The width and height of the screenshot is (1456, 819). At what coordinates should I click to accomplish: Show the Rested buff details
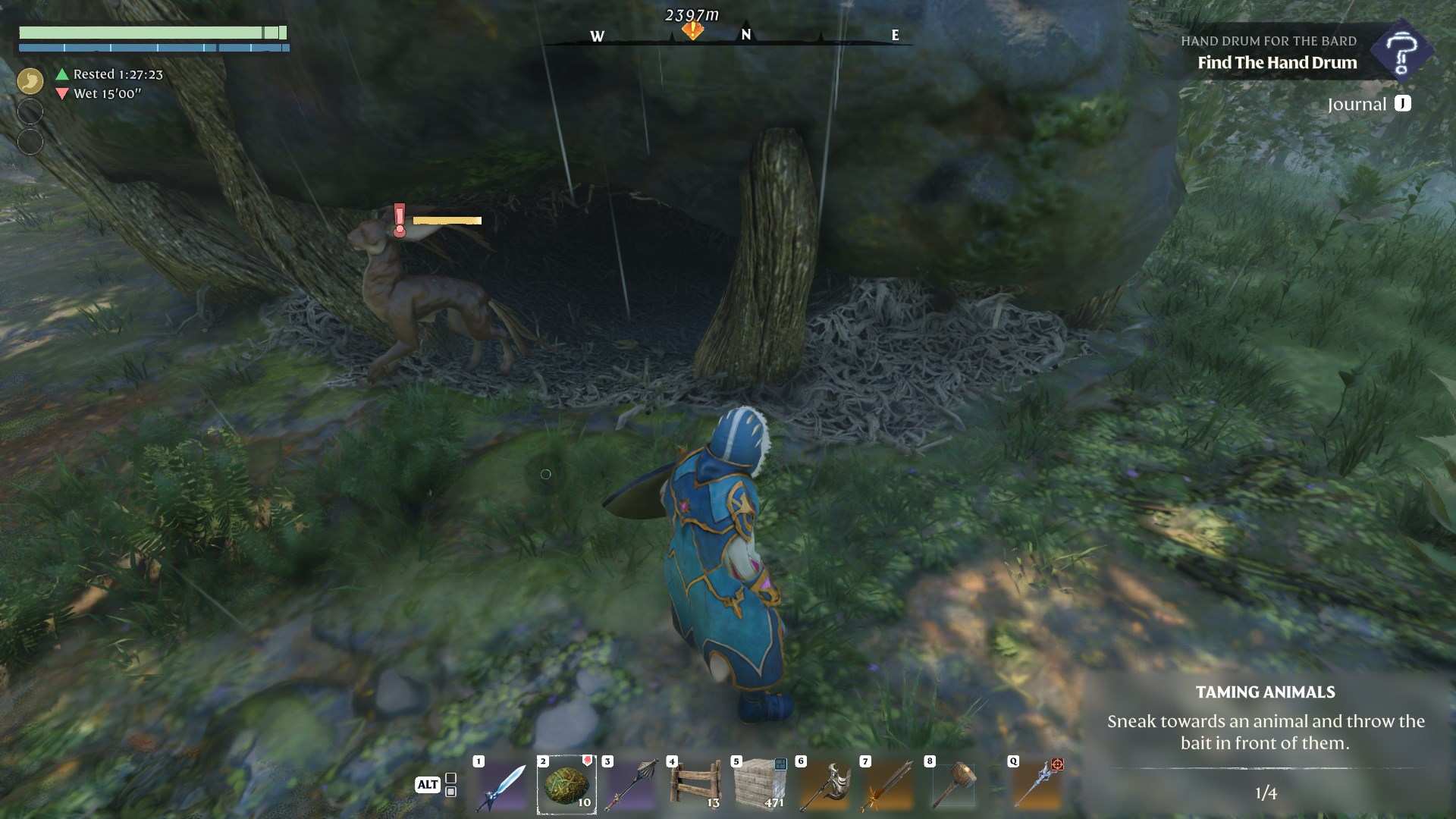[111, 74]
